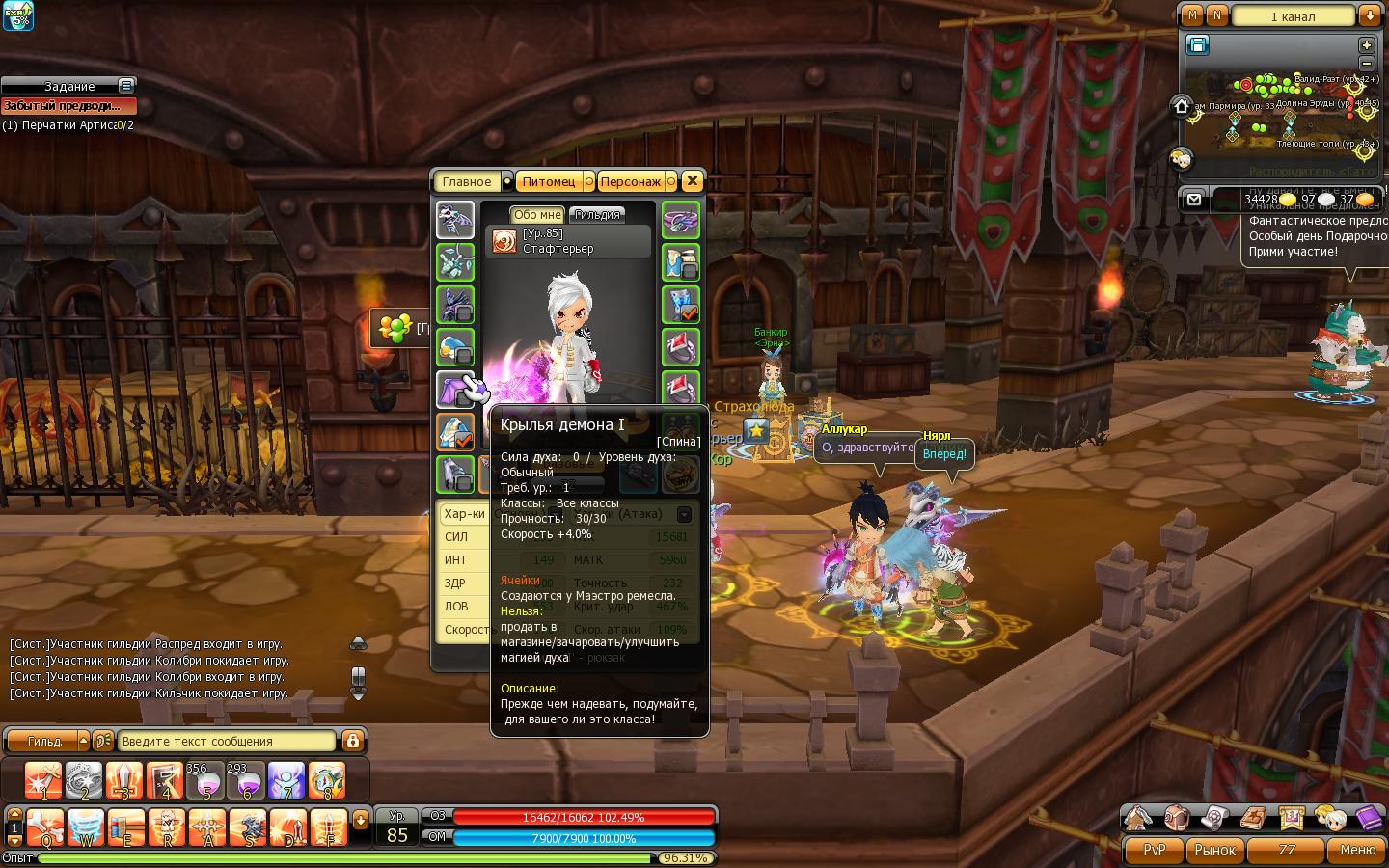Image resolution: width=1389 pixels, height=868 pixels.
Task: Open the mail envelope icon
Action: pyautogui.click(x=1194, y=200)
